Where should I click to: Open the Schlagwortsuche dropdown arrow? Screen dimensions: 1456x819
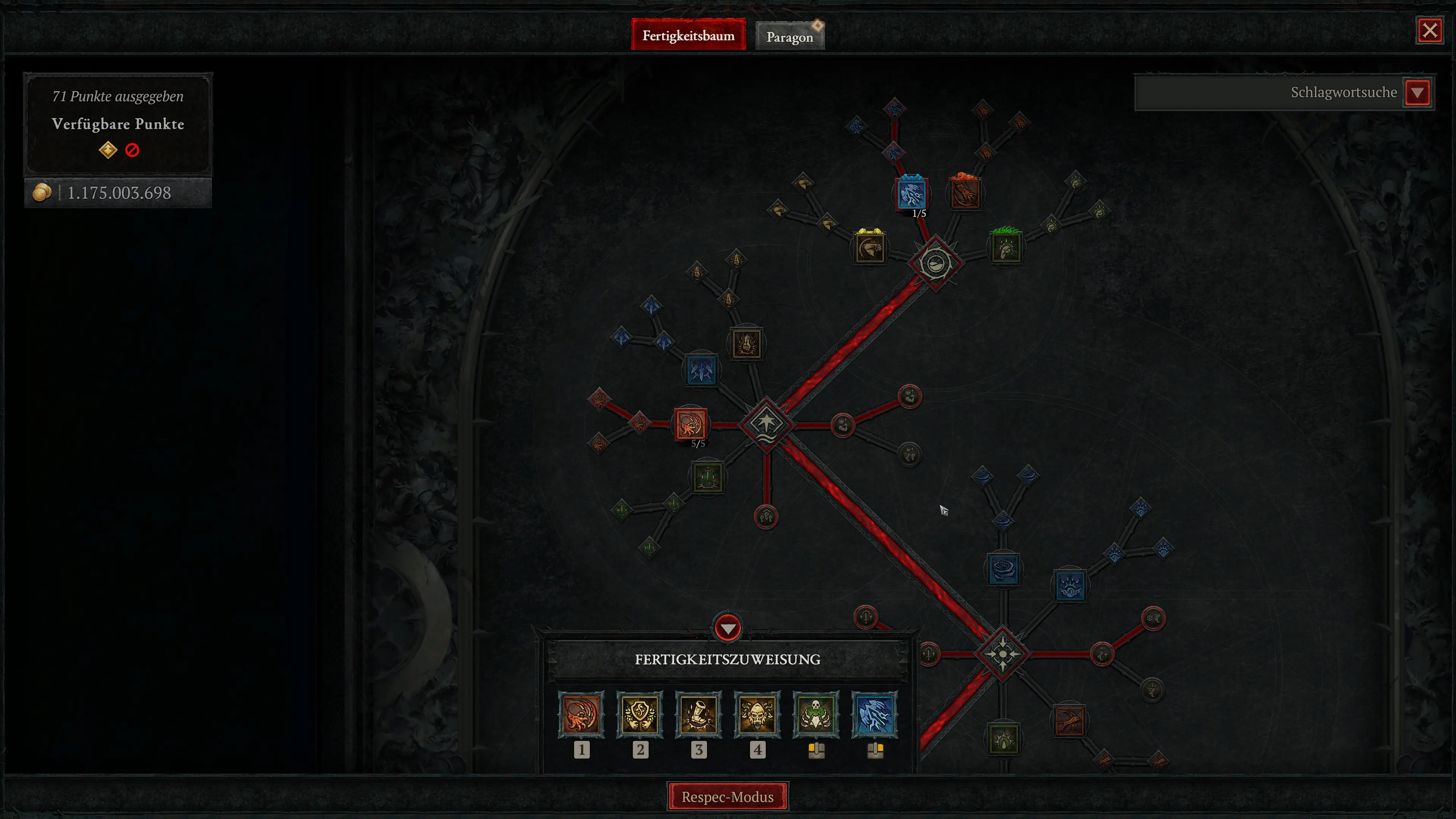pyautogui.click(x=1417, y=93)
